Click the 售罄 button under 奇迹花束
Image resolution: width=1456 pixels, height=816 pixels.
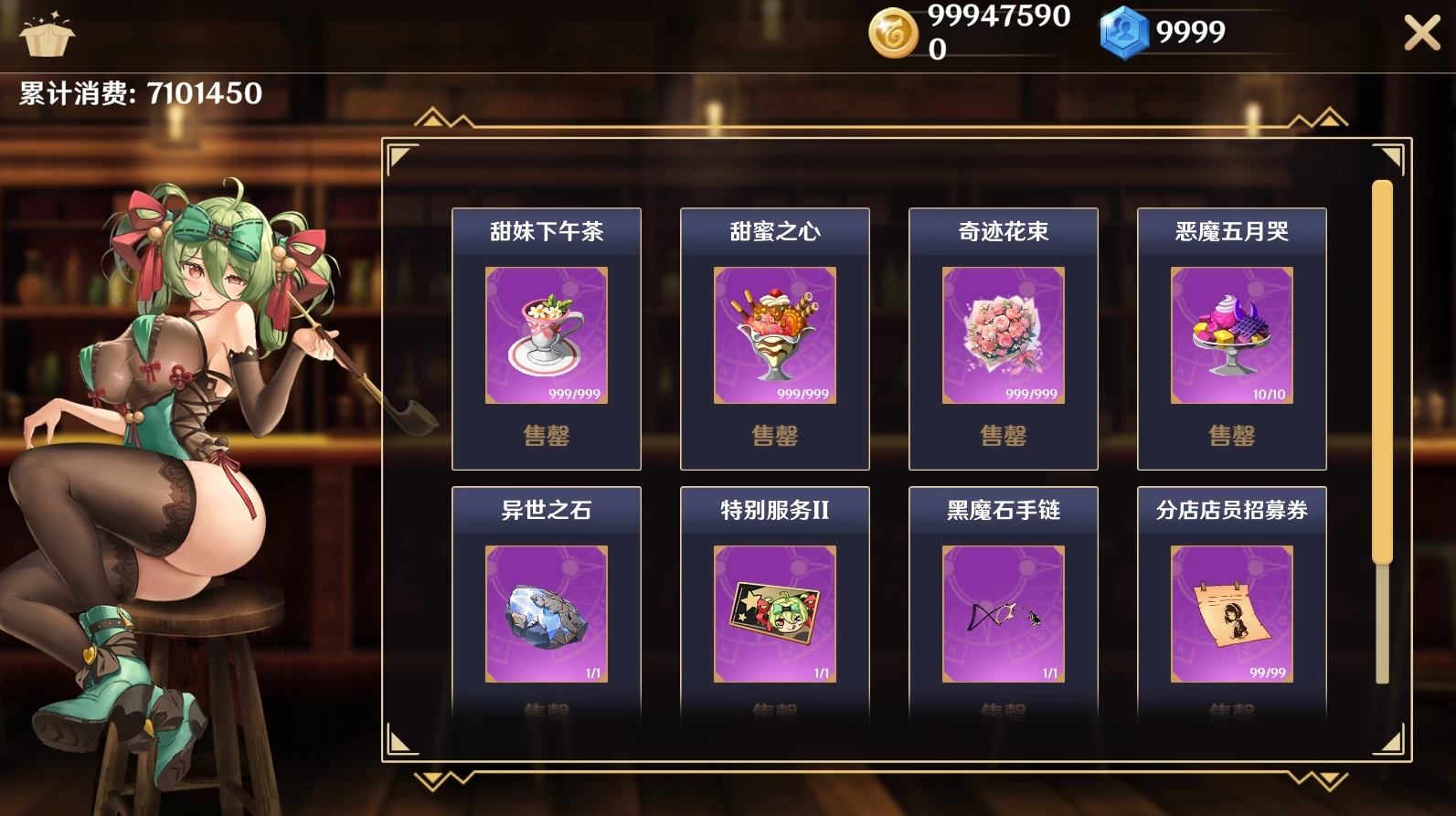tap(1003, 437)
